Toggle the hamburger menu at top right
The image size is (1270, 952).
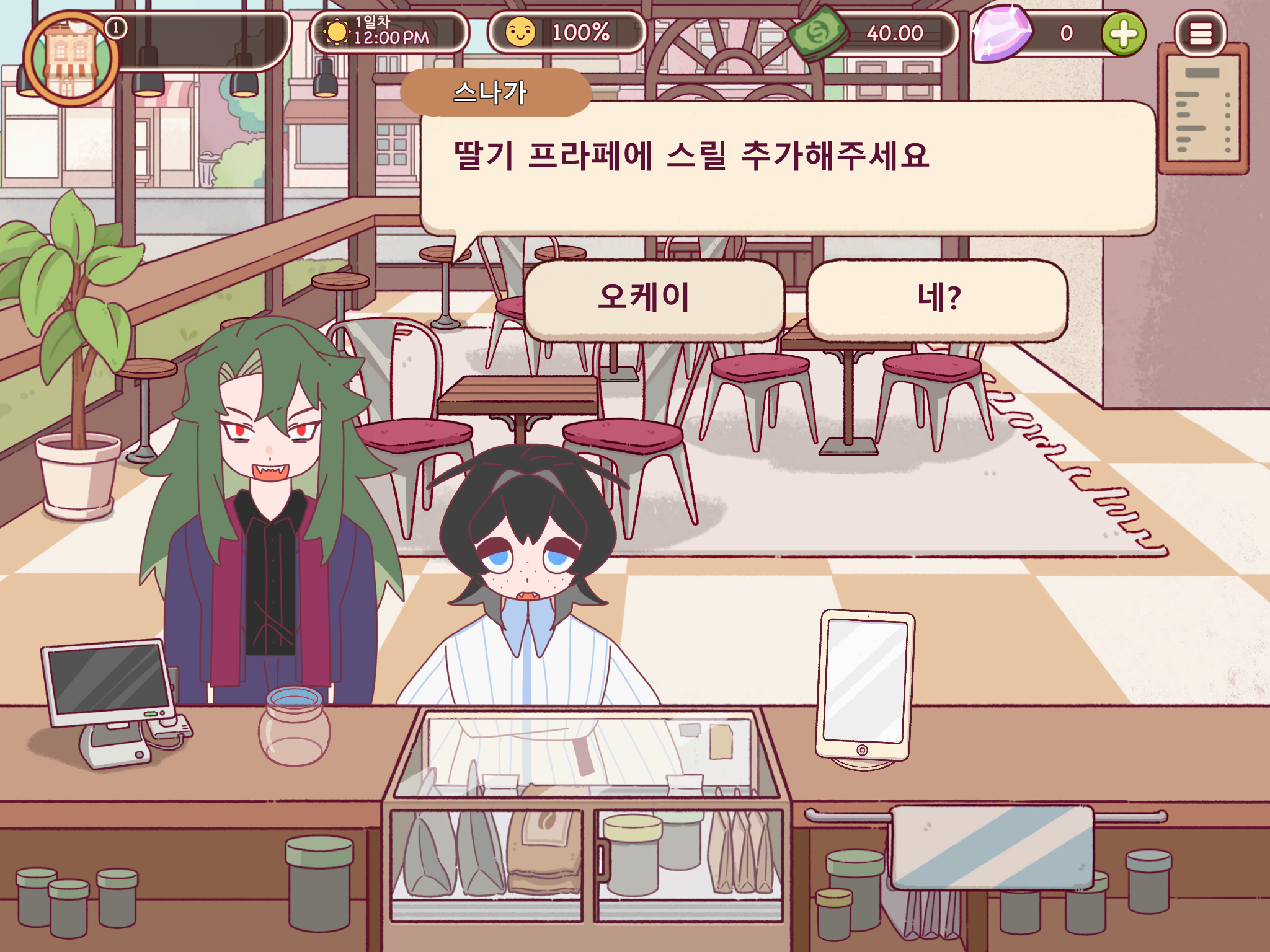1202,34
